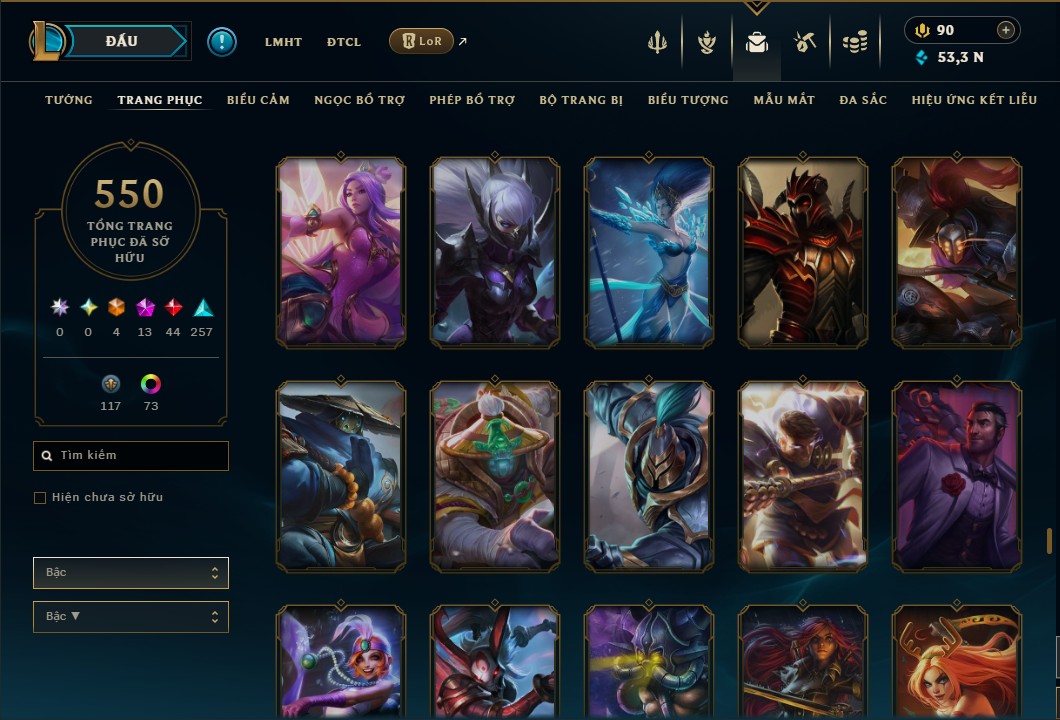The width and height of the screenshot is (1060, 720).
Task: Toggle the Hiện chưa sở hữu checkbox
Action: point(40,498)
